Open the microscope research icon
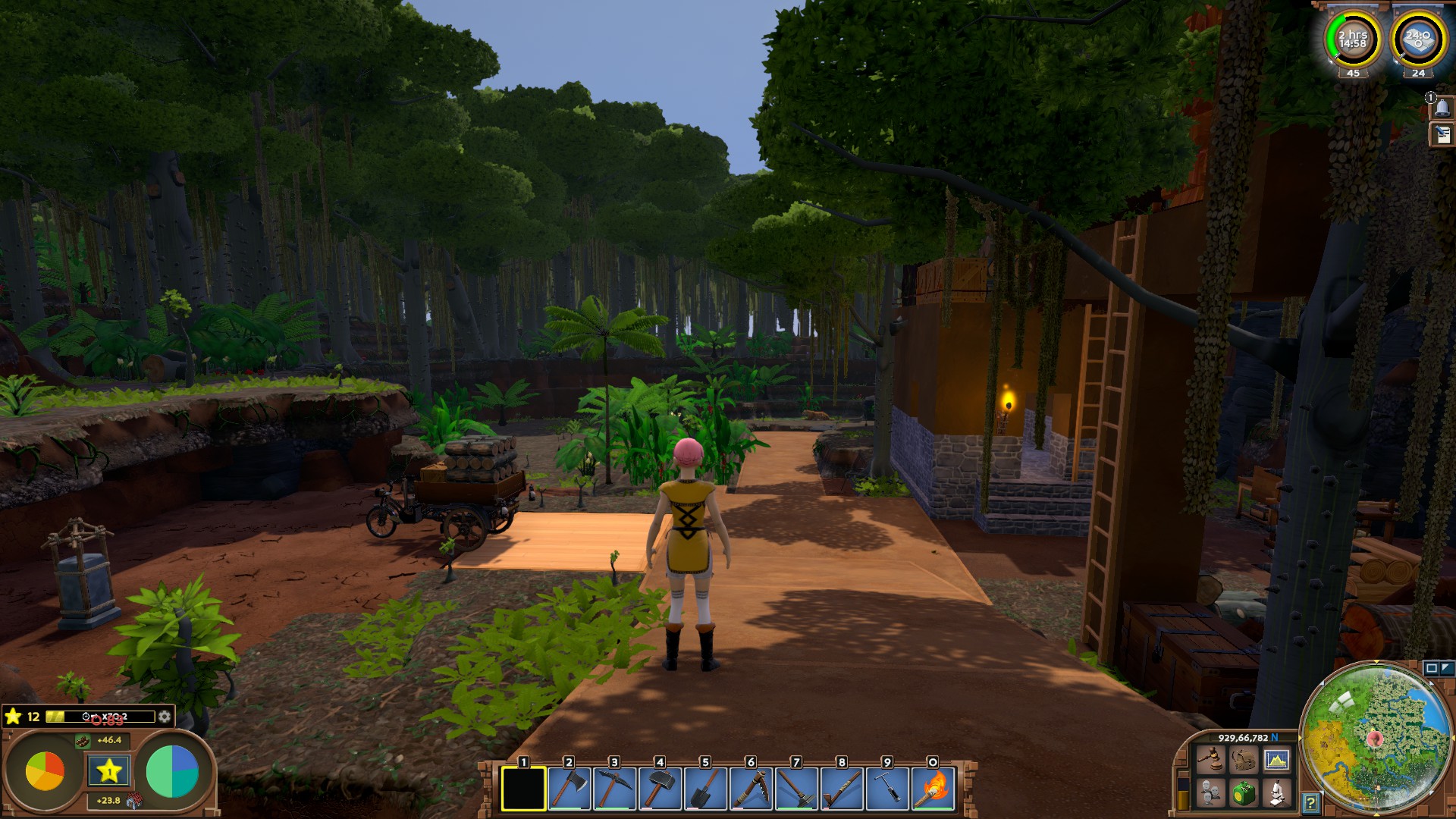Image resolution: width=1456 pixels, height=819 pixels. click(x=1277, y=793)
